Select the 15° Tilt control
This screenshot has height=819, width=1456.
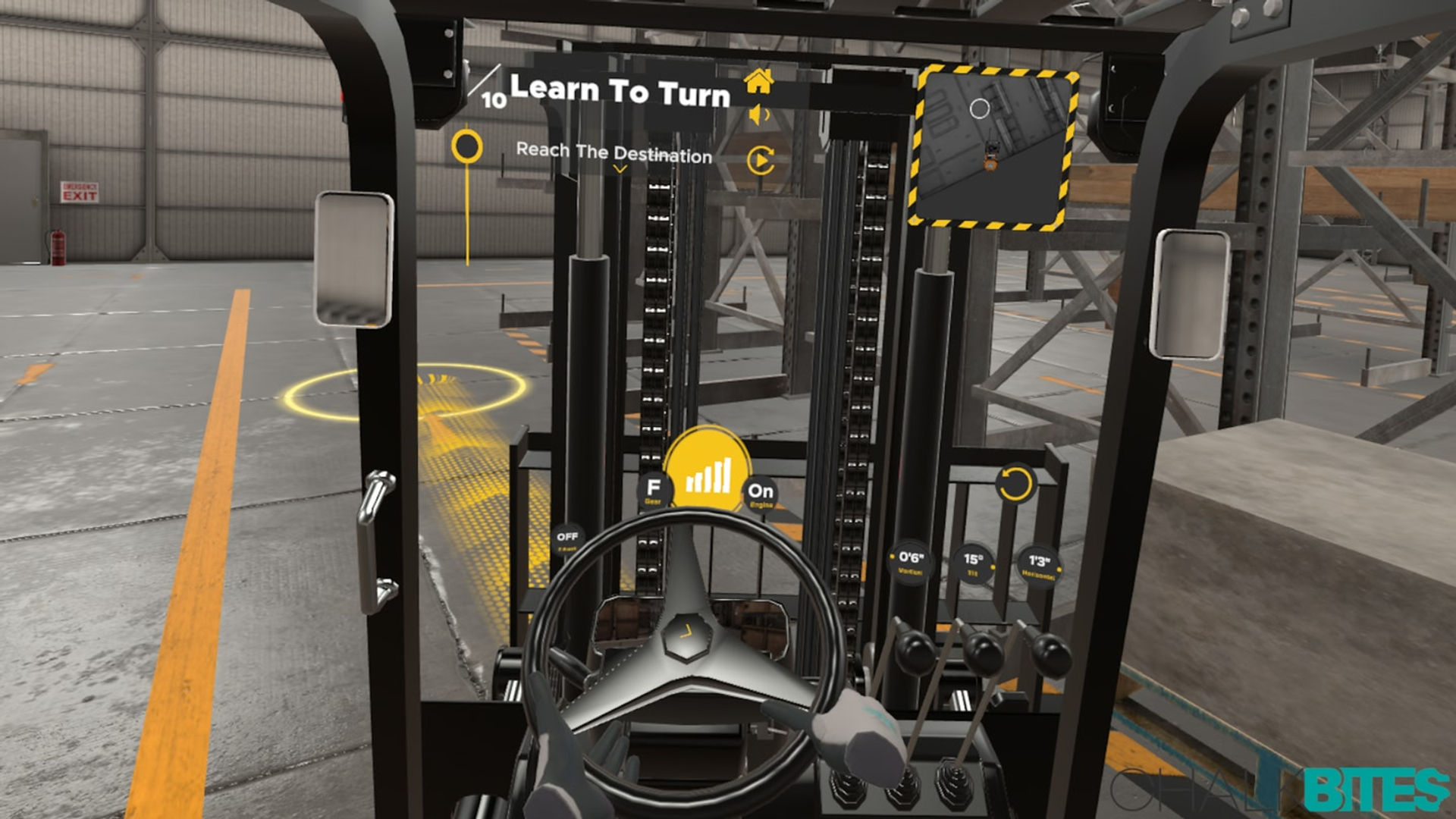973,563
